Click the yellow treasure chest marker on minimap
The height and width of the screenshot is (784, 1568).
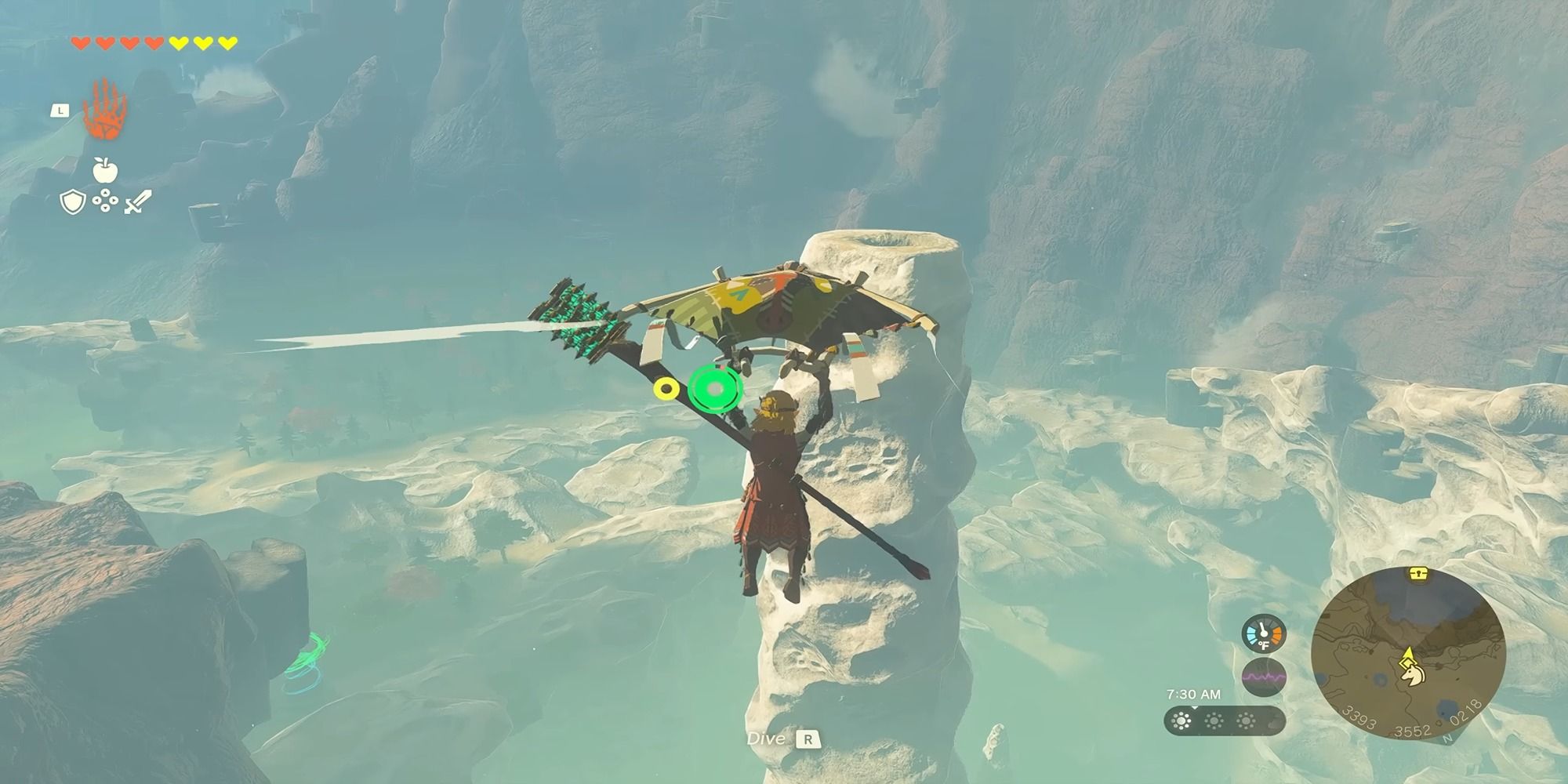point(1416,573)
